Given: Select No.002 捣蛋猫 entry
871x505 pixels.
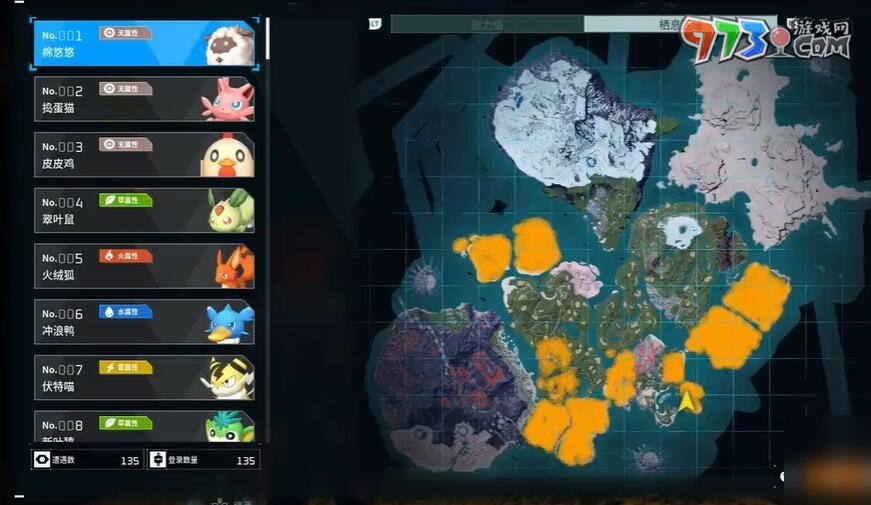Looking at the screenshot, I should (x=145, y=99).
